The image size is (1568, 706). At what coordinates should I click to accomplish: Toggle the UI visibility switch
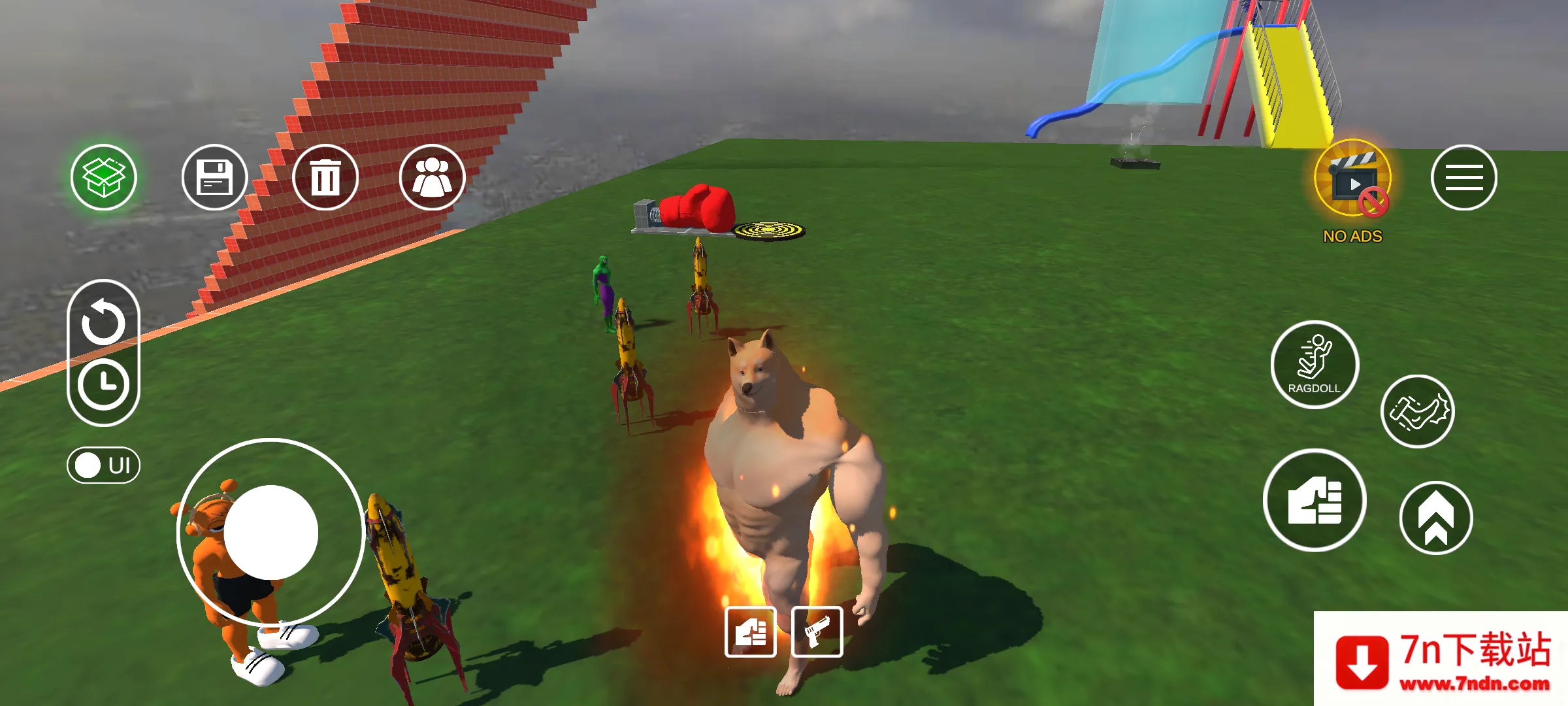103,465
